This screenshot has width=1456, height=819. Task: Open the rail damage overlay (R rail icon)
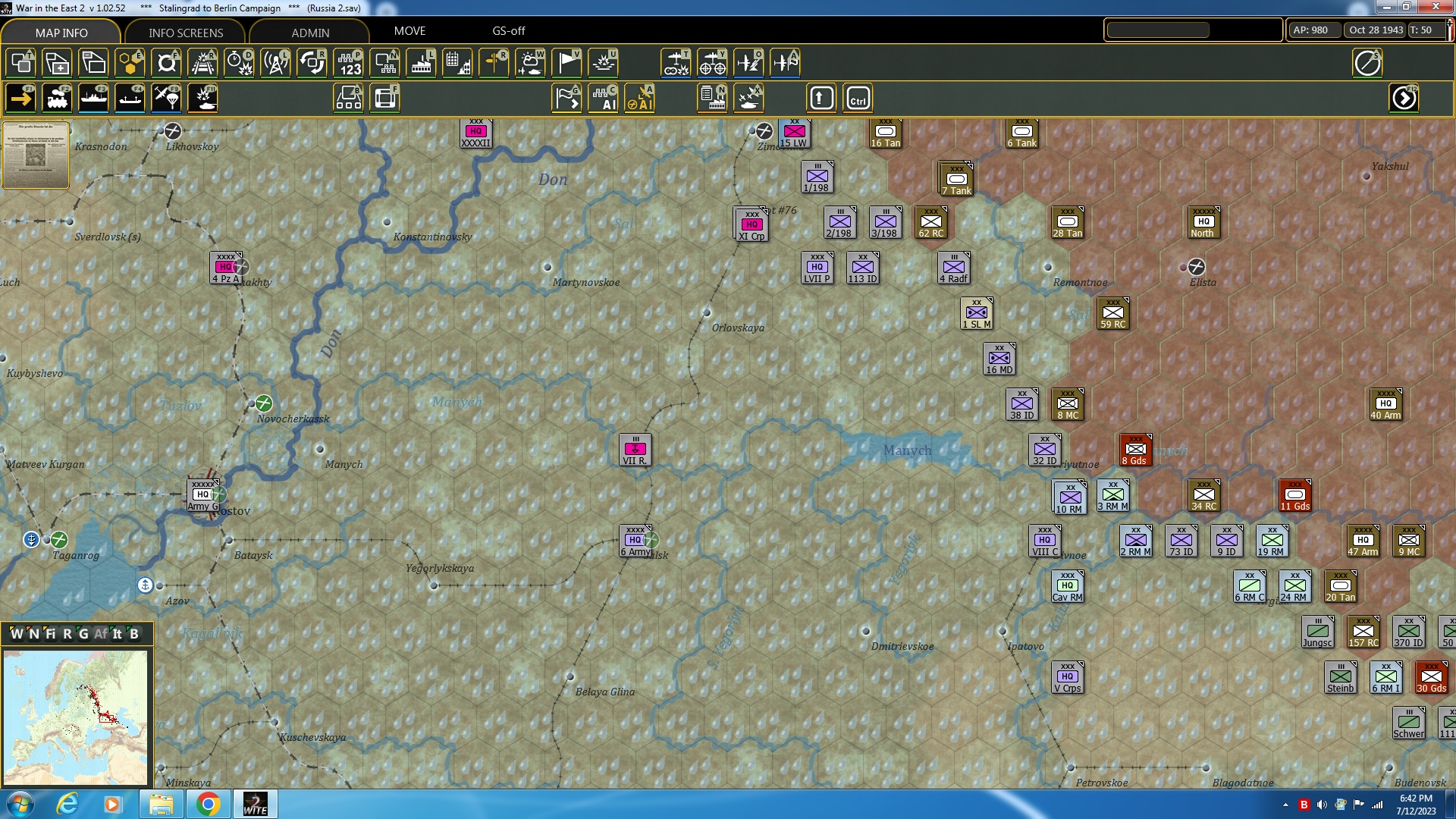tap(202, 63)
